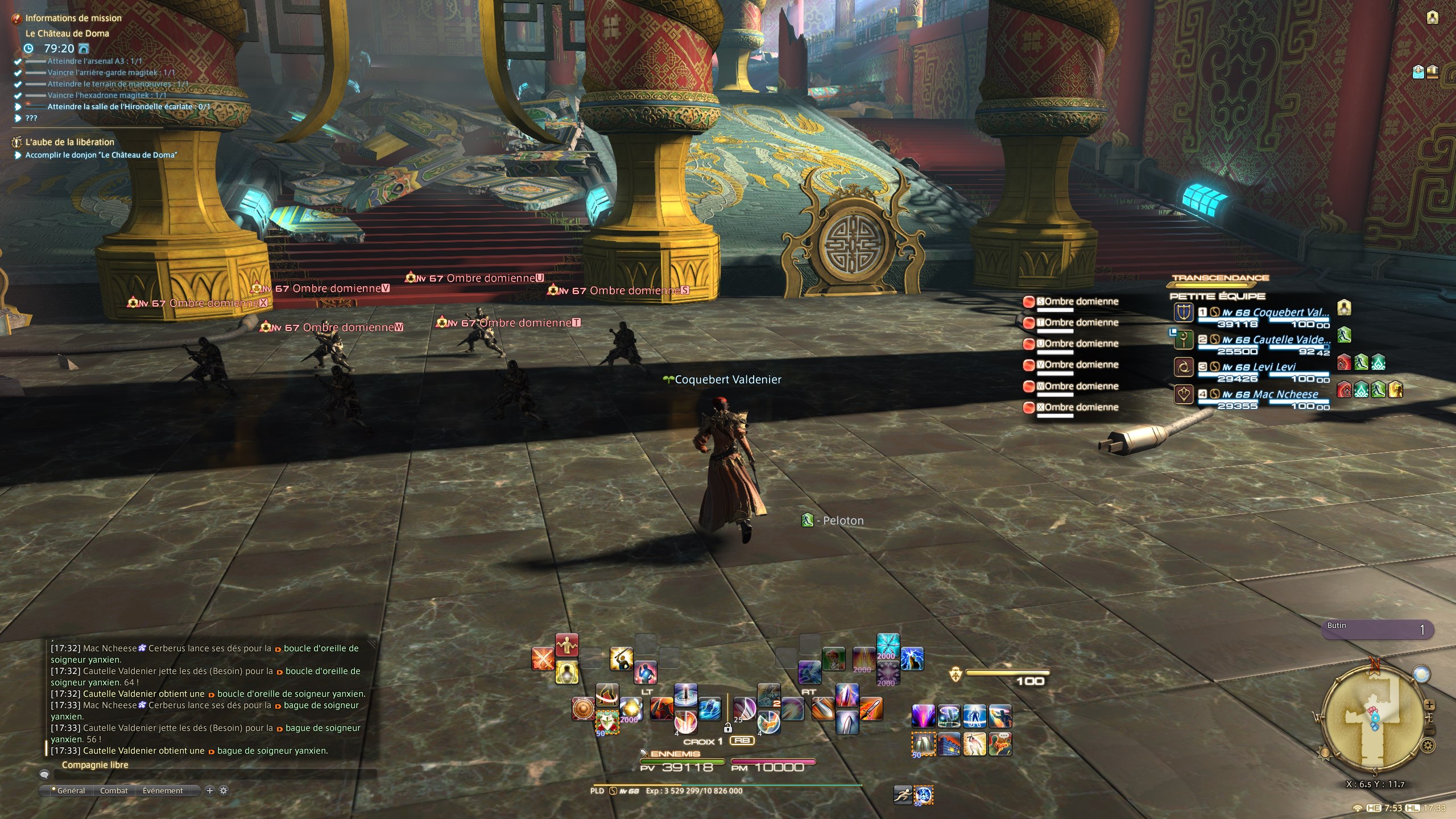The height and width of the screenshot is (819, 1456).
Task: Open chat log settings gear
Action: coord(224,791)
